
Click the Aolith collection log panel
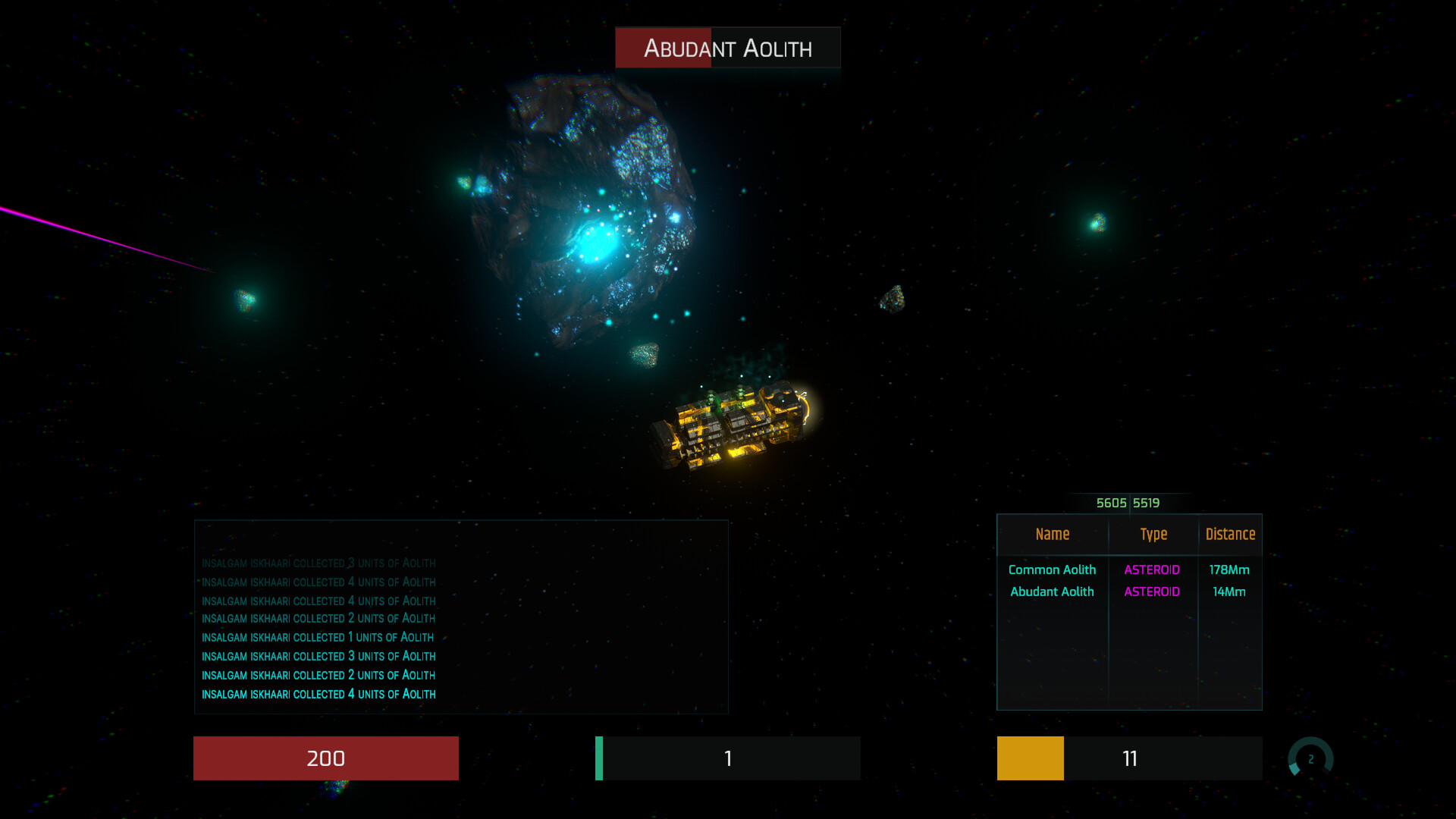[460, 616]
